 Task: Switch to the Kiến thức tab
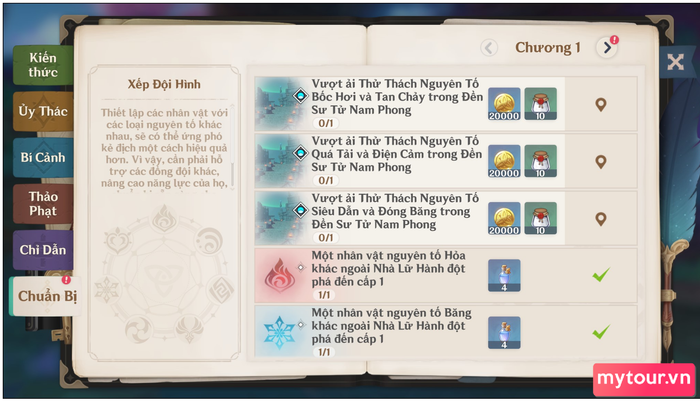click(x=43, y=65)
